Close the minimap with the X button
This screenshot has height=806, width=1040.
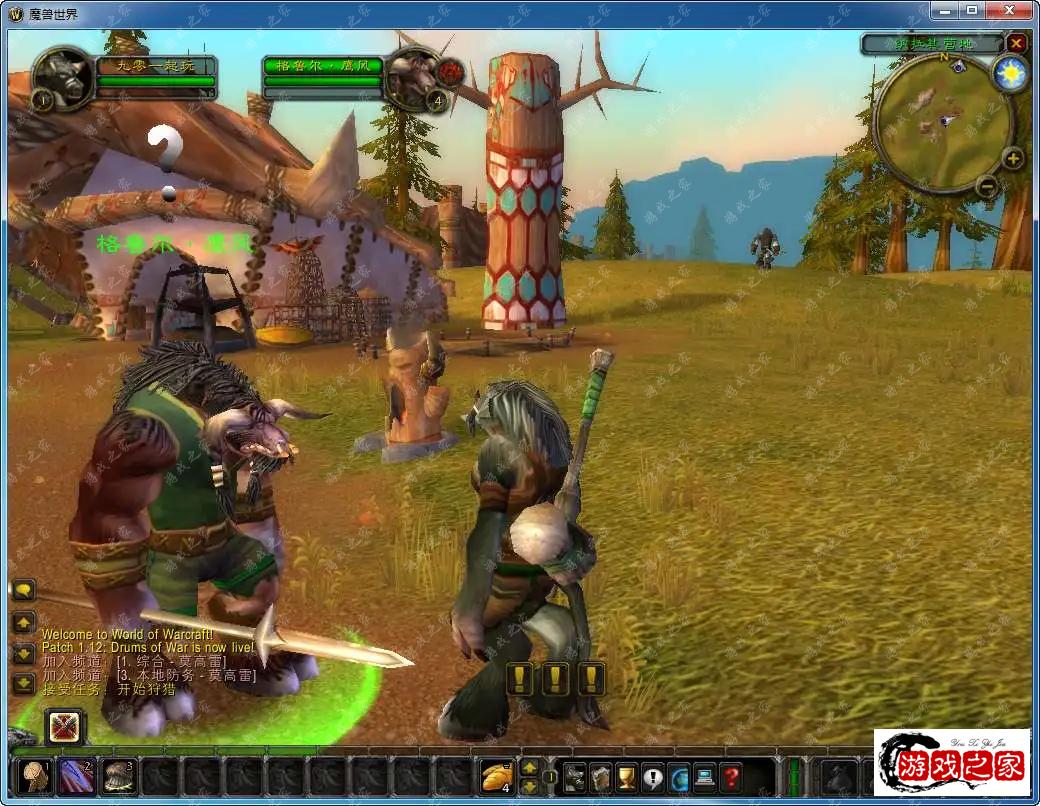(x=1016, y=44)
